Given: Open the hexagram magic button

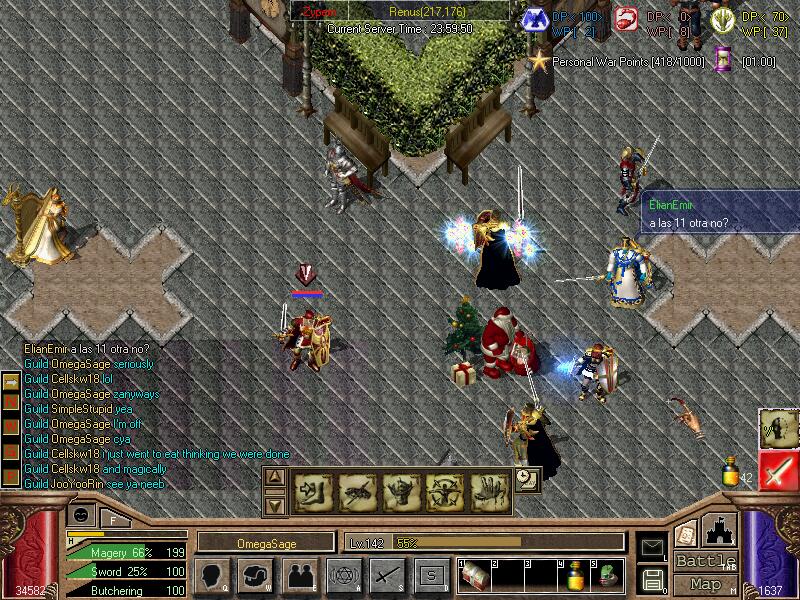Looking at the screenshot, I should [x=343, y=575].
